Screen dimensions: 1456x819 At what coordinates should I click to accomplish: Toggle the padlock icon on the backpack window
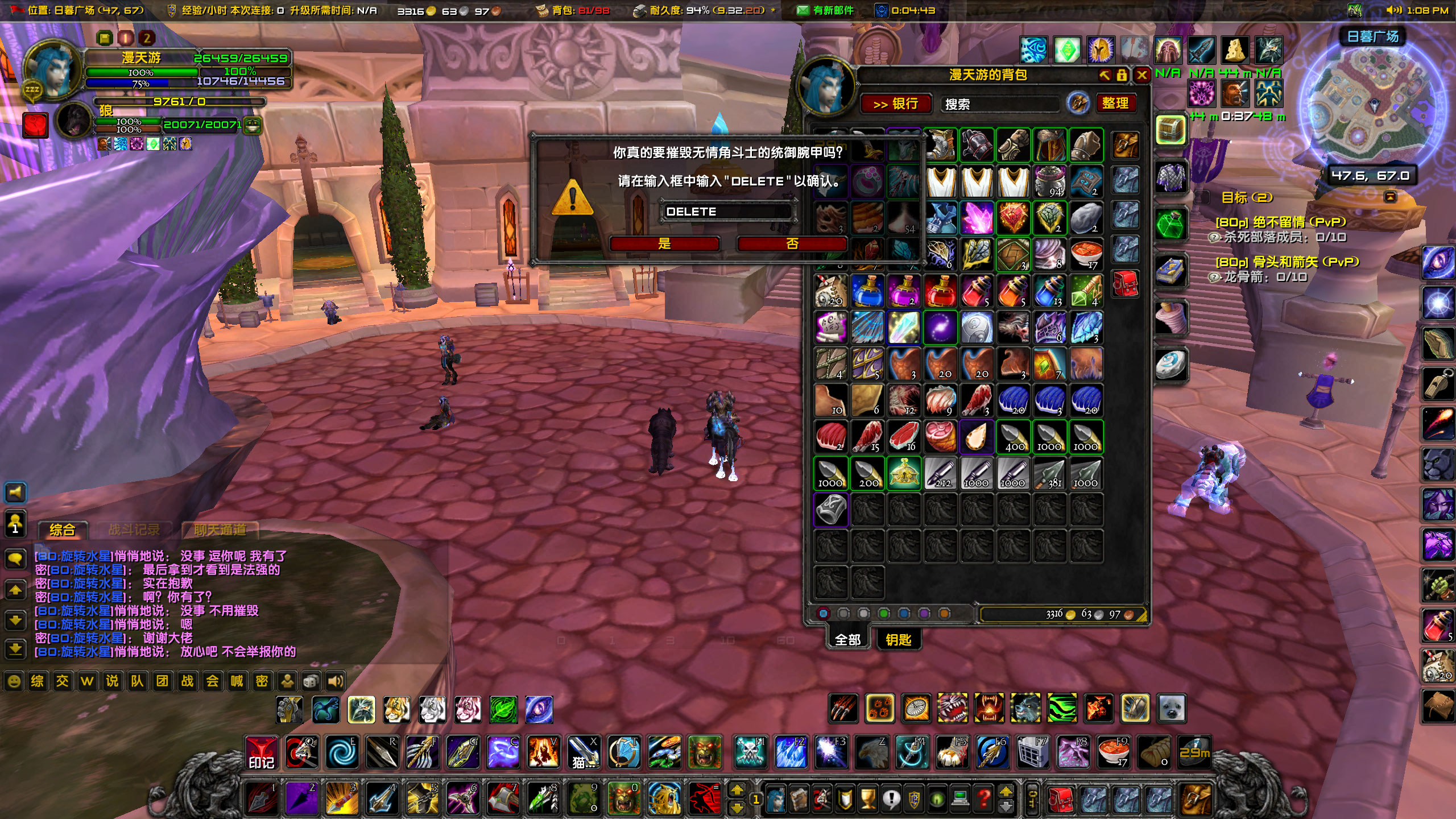1122,76
